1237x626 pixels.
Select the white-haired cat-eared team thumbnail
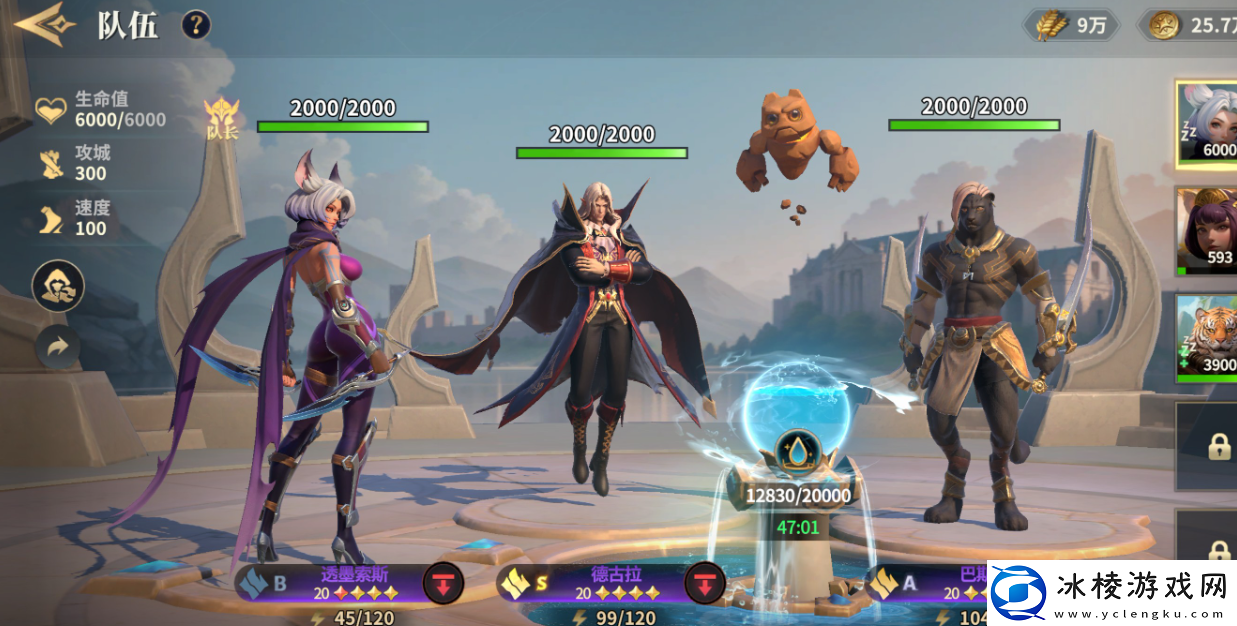pyautogui.click(x=1207, y=122)
